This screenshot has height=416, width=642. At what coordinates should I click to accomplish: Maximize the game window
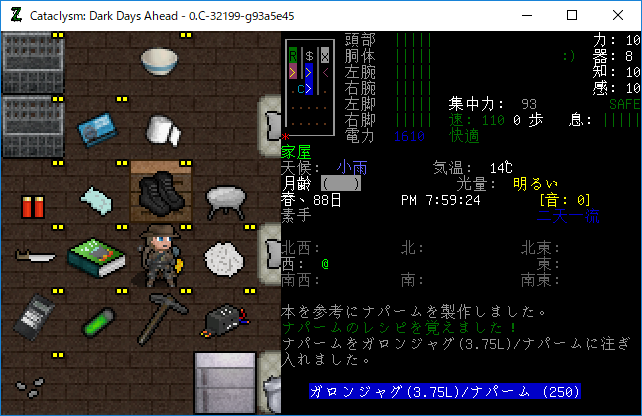(x=572, y=15)
